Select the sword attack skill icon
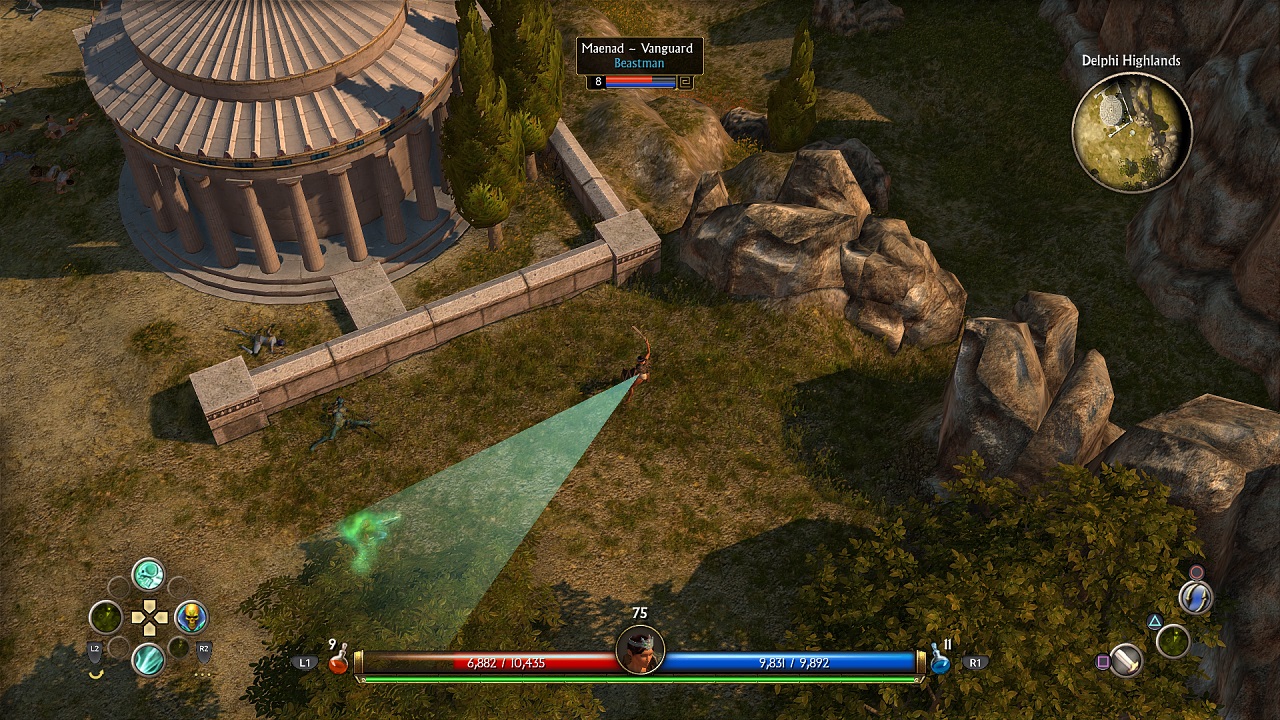Screen dimensions: 1280x720 coord(1127,660)
